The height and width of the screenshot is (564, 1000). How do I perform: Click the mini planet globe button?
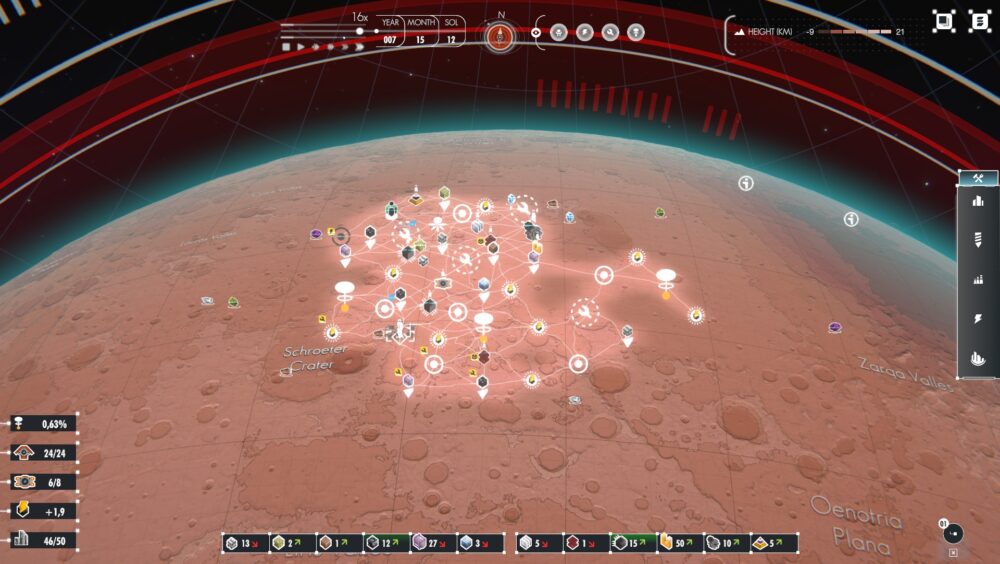(953, 533)
